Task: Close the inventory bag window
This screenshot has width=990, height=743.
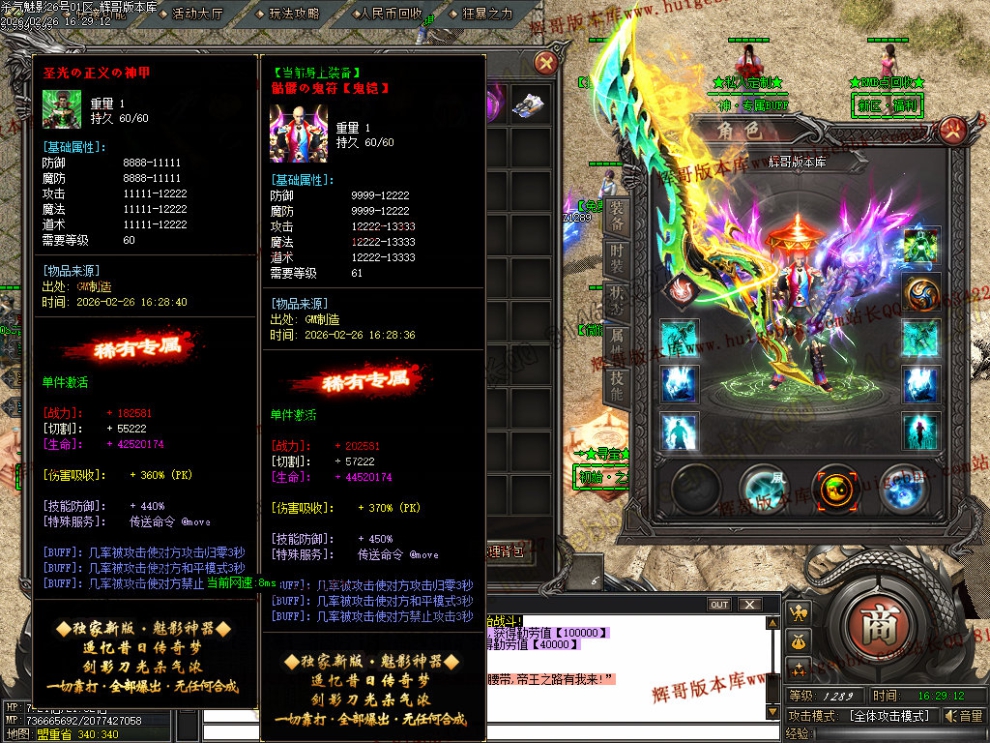Action: (x=545, y=64)
